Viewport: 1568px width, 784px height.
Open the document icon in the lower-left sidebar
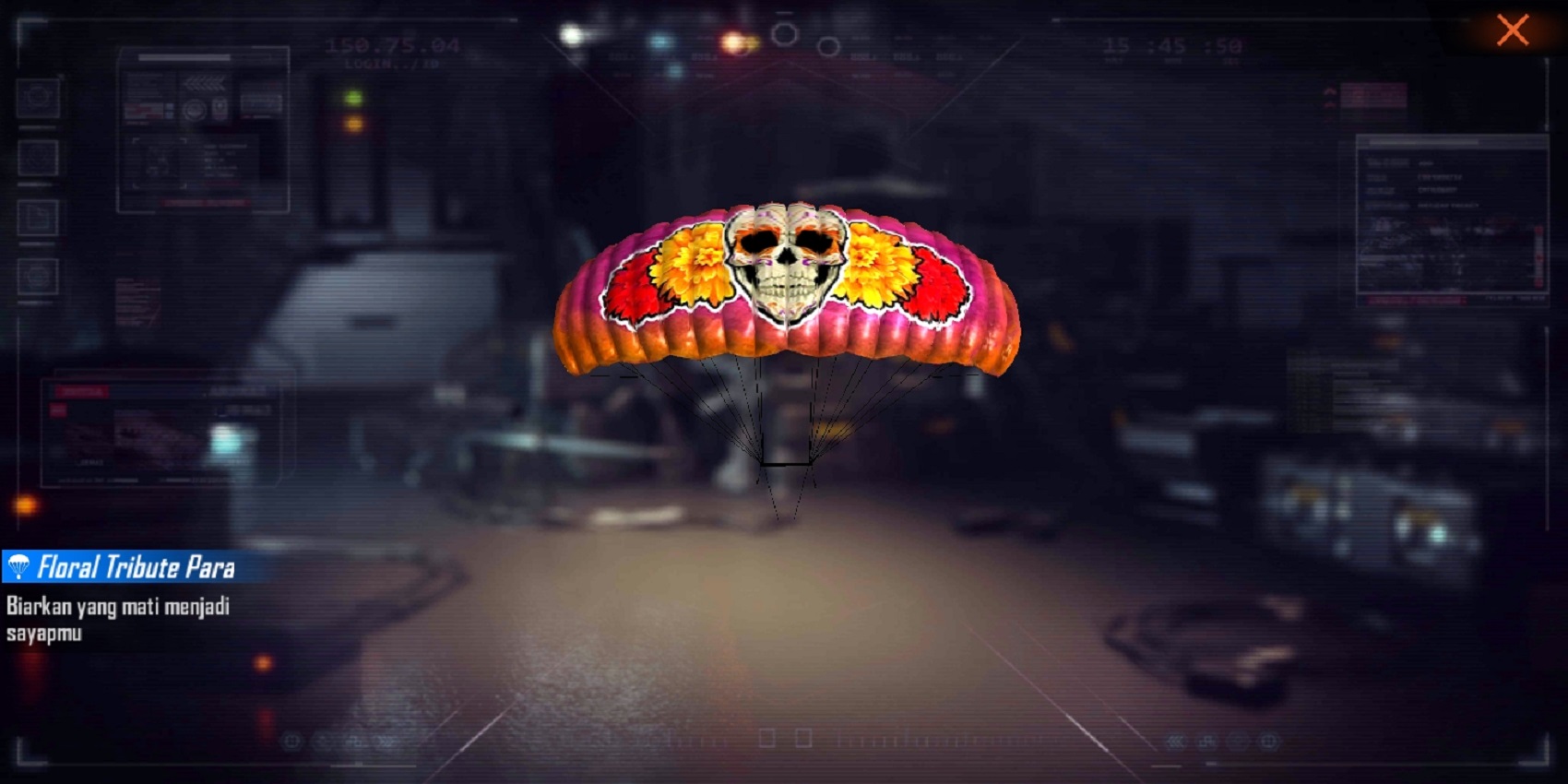click(37, 216)
